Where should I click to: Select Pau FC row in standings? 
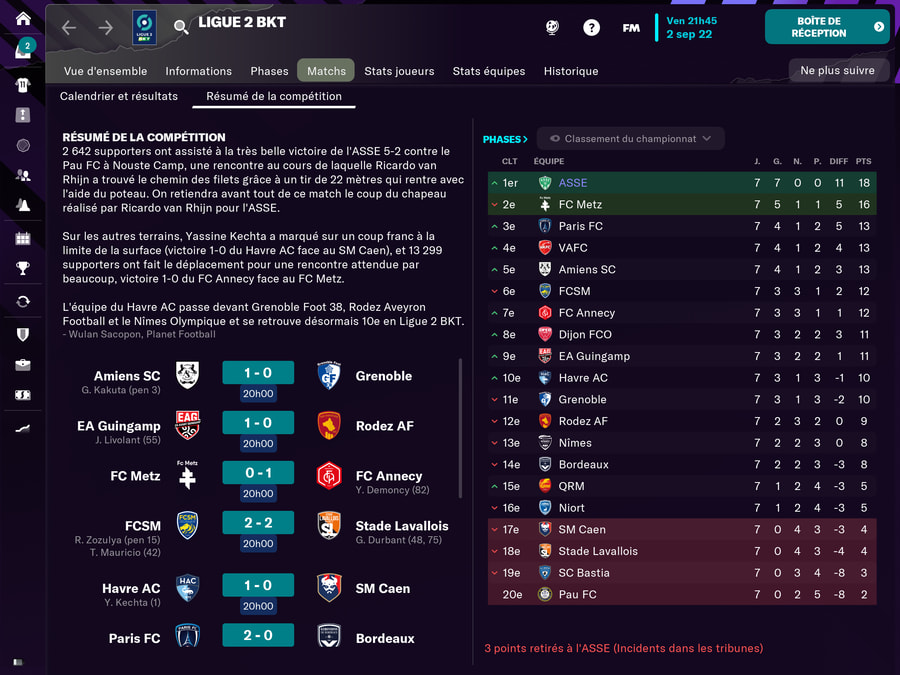[578, 594]
